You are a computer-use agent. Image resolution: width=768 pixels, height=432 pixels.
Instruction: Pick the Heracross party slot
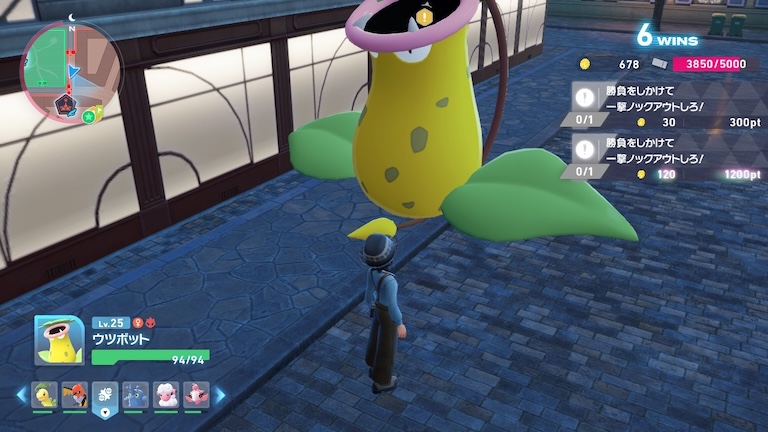135,394
